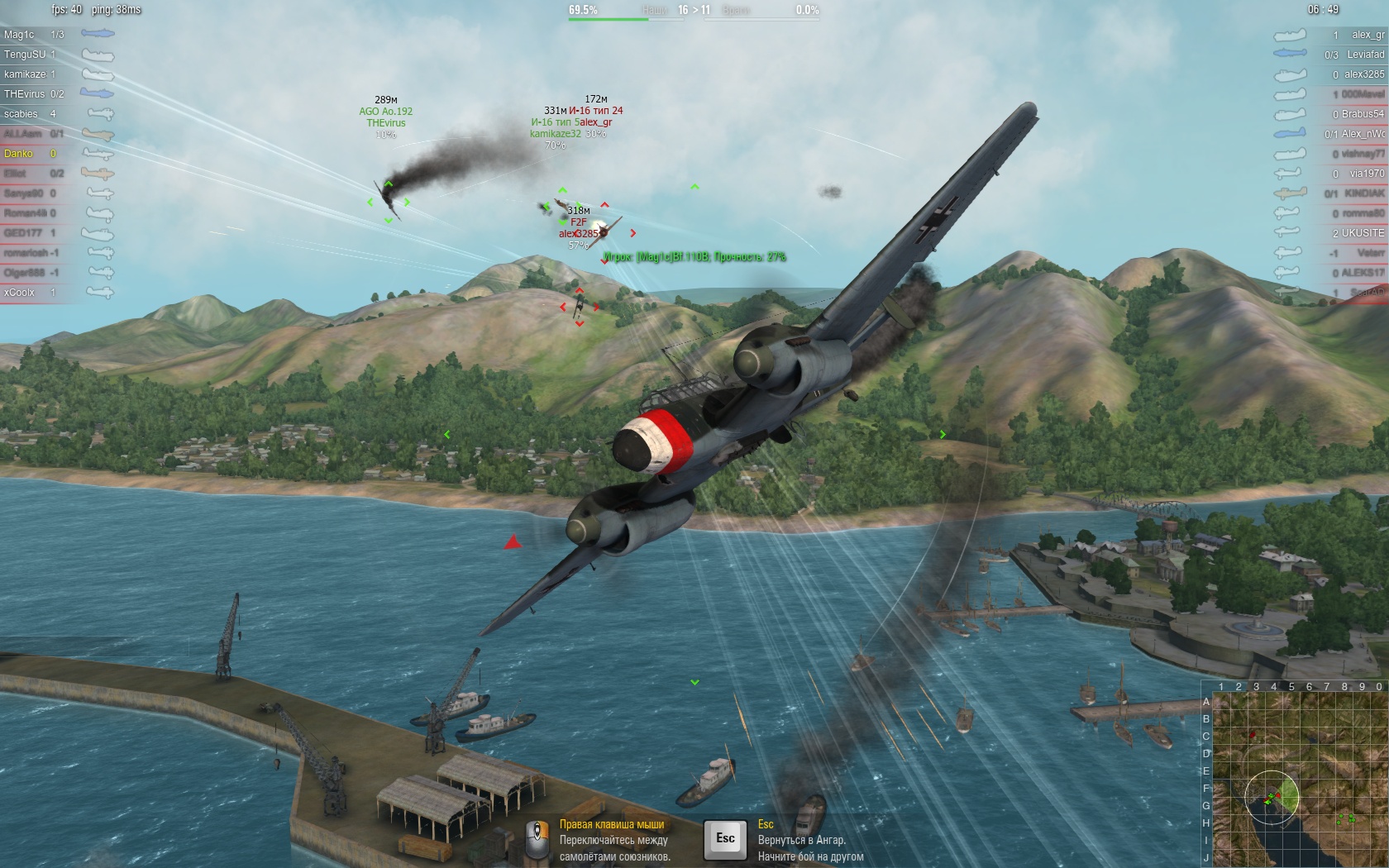Choose Leviafad in the enemy roster
The height and width of the screenshot is (868, 1389).
click(1365, 55)
